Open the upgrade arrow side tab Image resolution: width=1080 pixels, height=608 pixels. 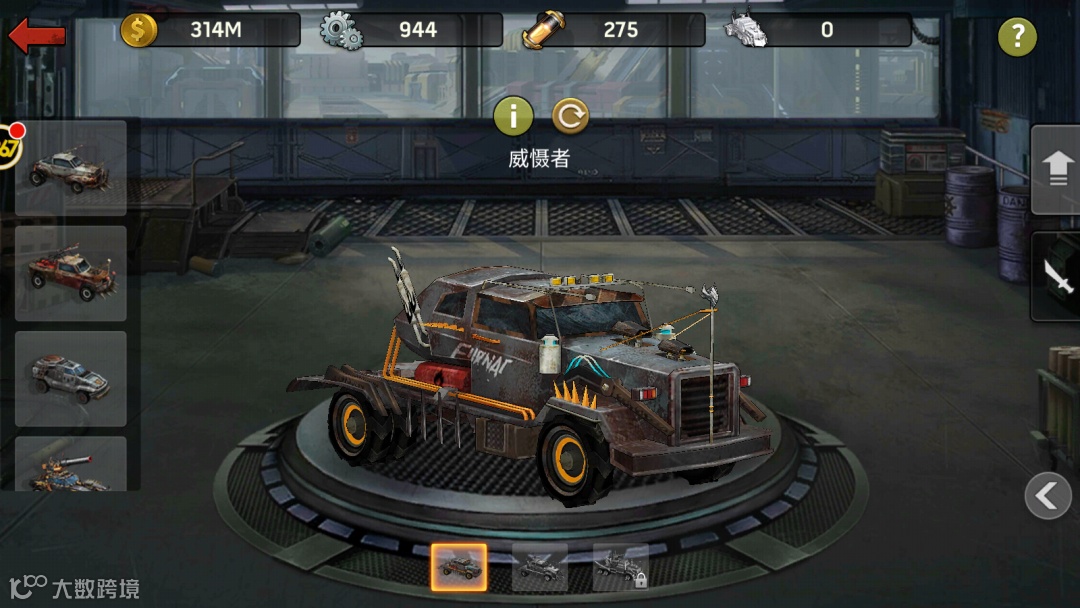coord(1057,168)
